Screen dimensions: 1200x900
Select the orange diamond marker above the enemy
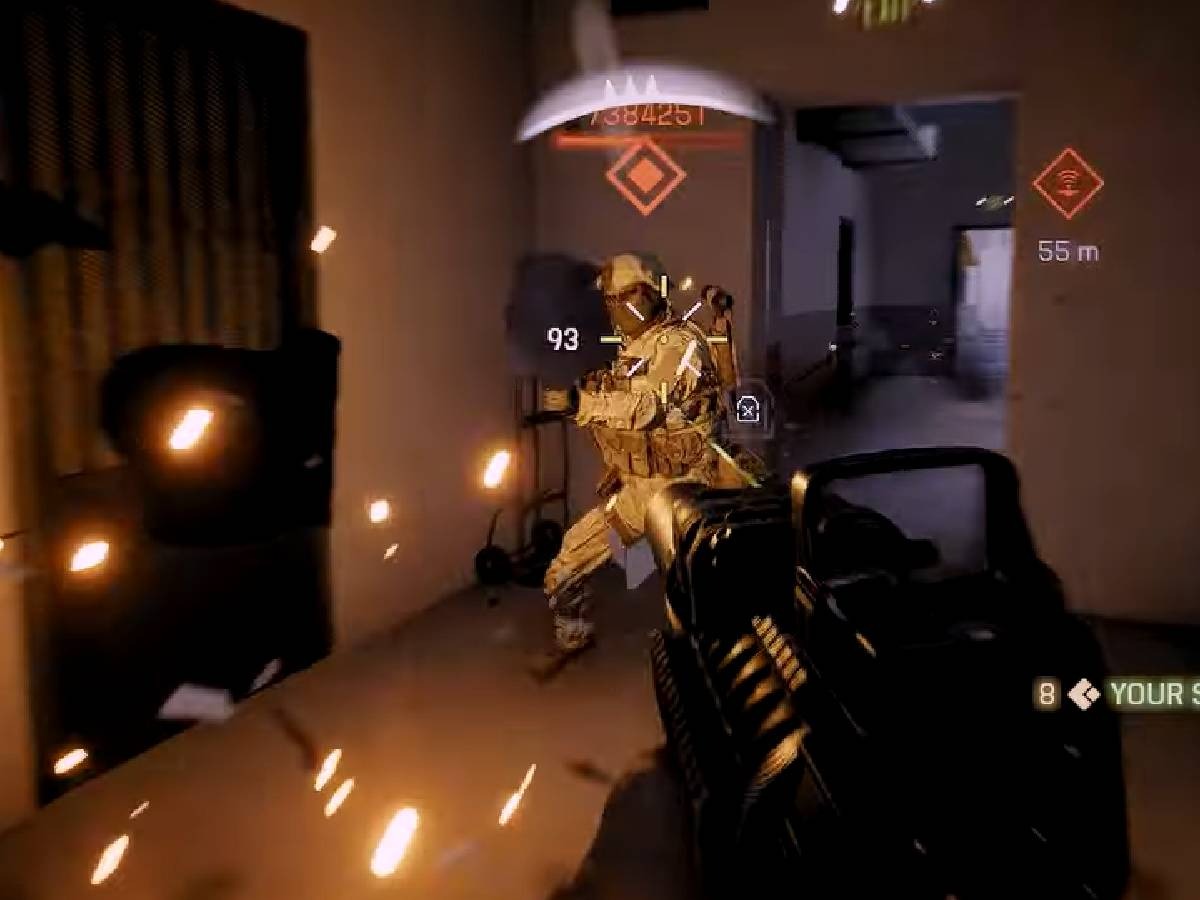[x=645, y=176]
